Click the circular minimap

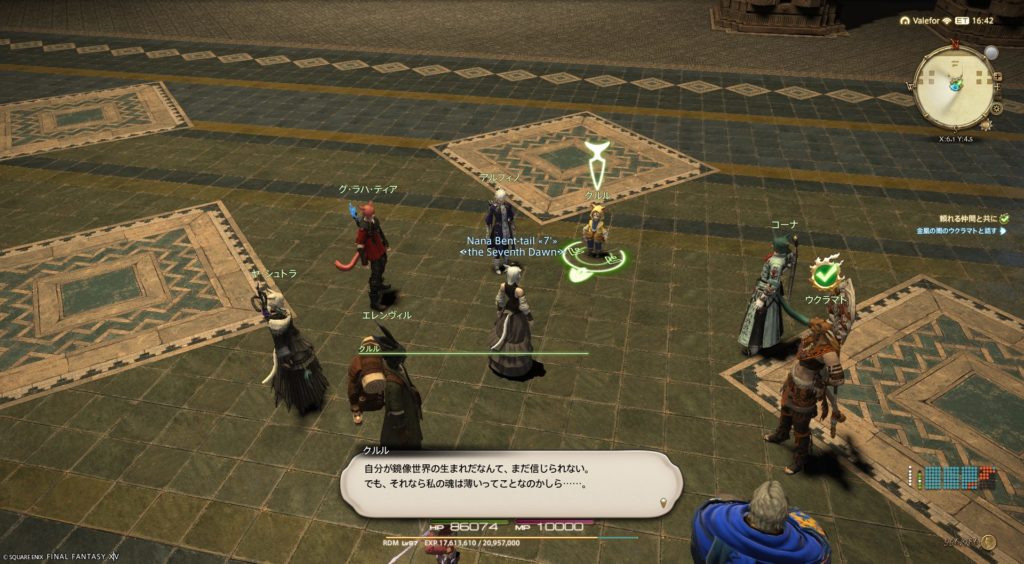click(955, 87)
